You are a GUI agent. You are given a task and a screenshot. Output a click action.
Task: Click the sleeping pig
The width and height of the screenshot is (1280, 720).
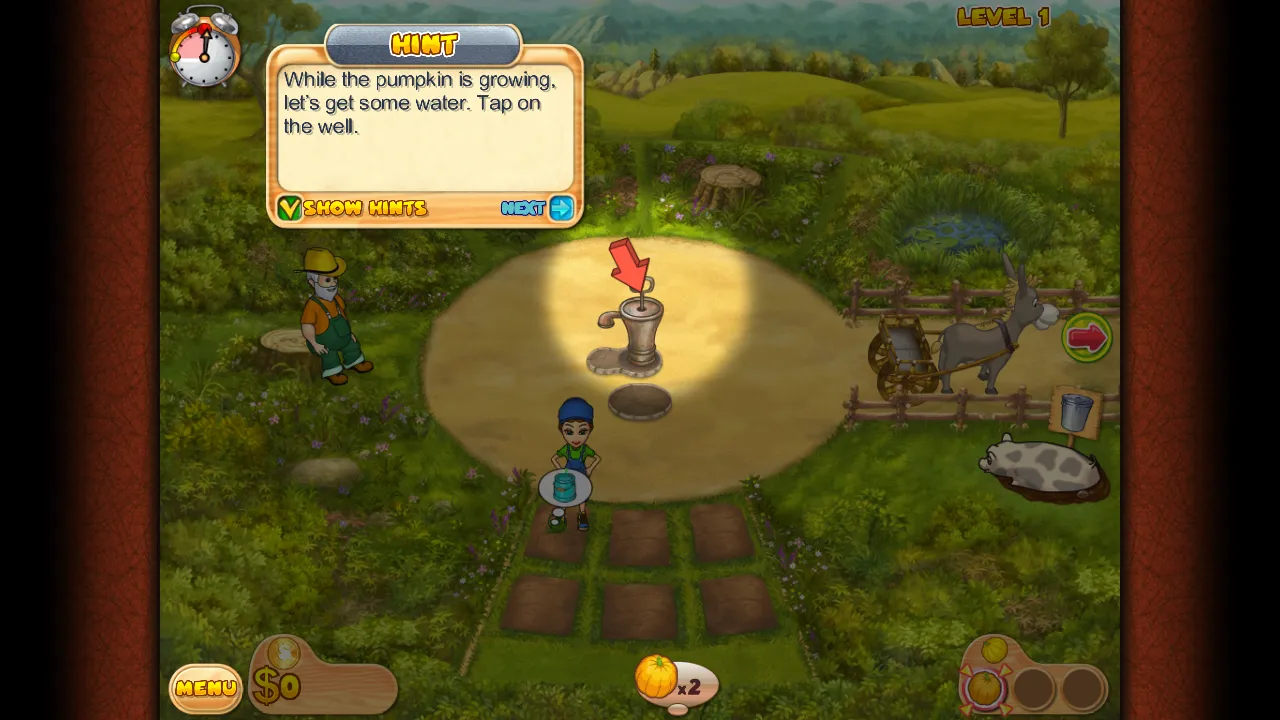coord(1037,465)
